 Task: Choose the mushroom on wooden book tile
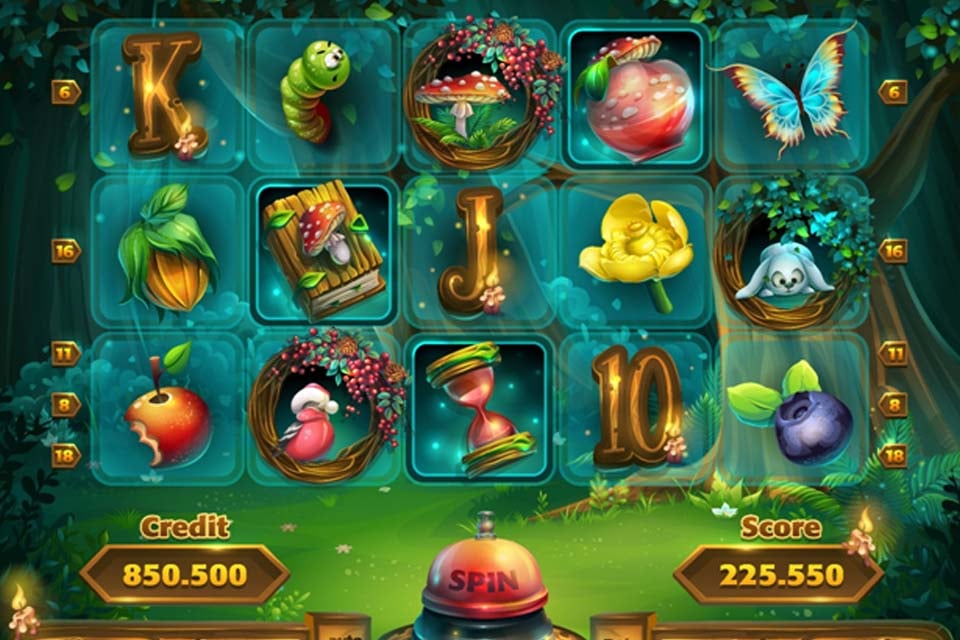[322, 252]
